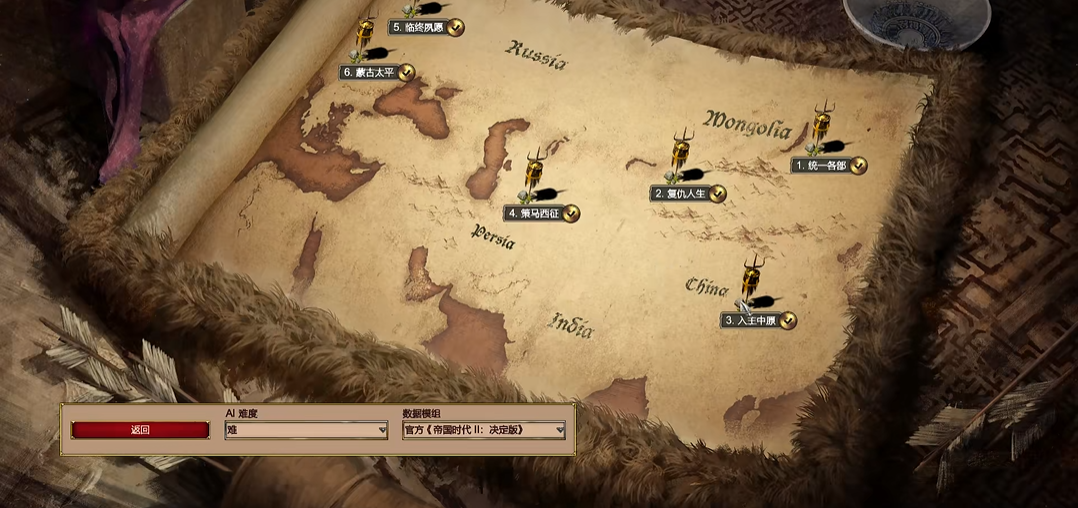The image size is (1078, 508).
Task: Select scenario 4. 策马西征
Action: tap(534, 213)
